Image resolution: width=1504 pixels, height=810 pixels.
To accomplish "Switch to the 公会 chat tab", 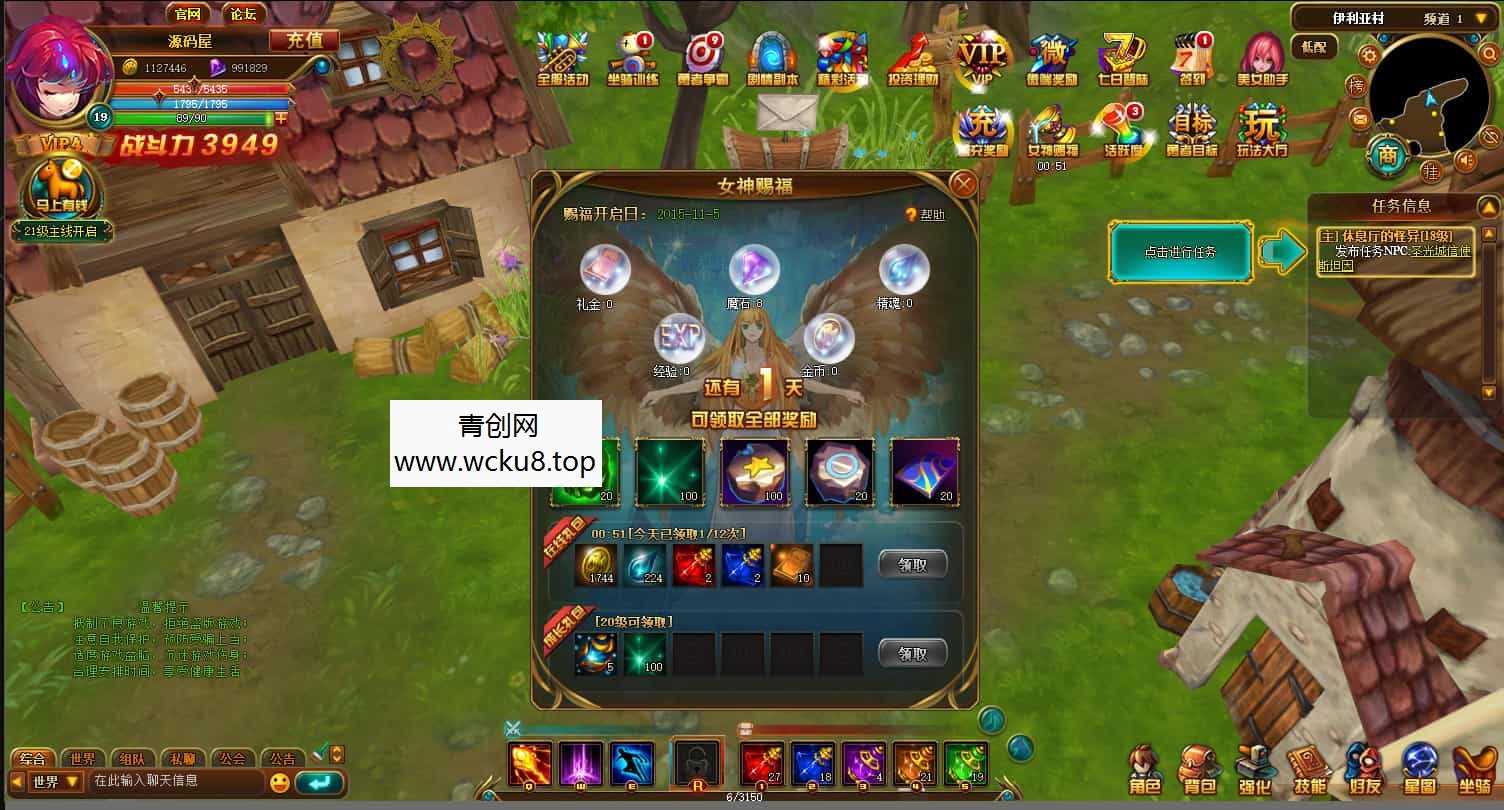I will coord(234,758).
